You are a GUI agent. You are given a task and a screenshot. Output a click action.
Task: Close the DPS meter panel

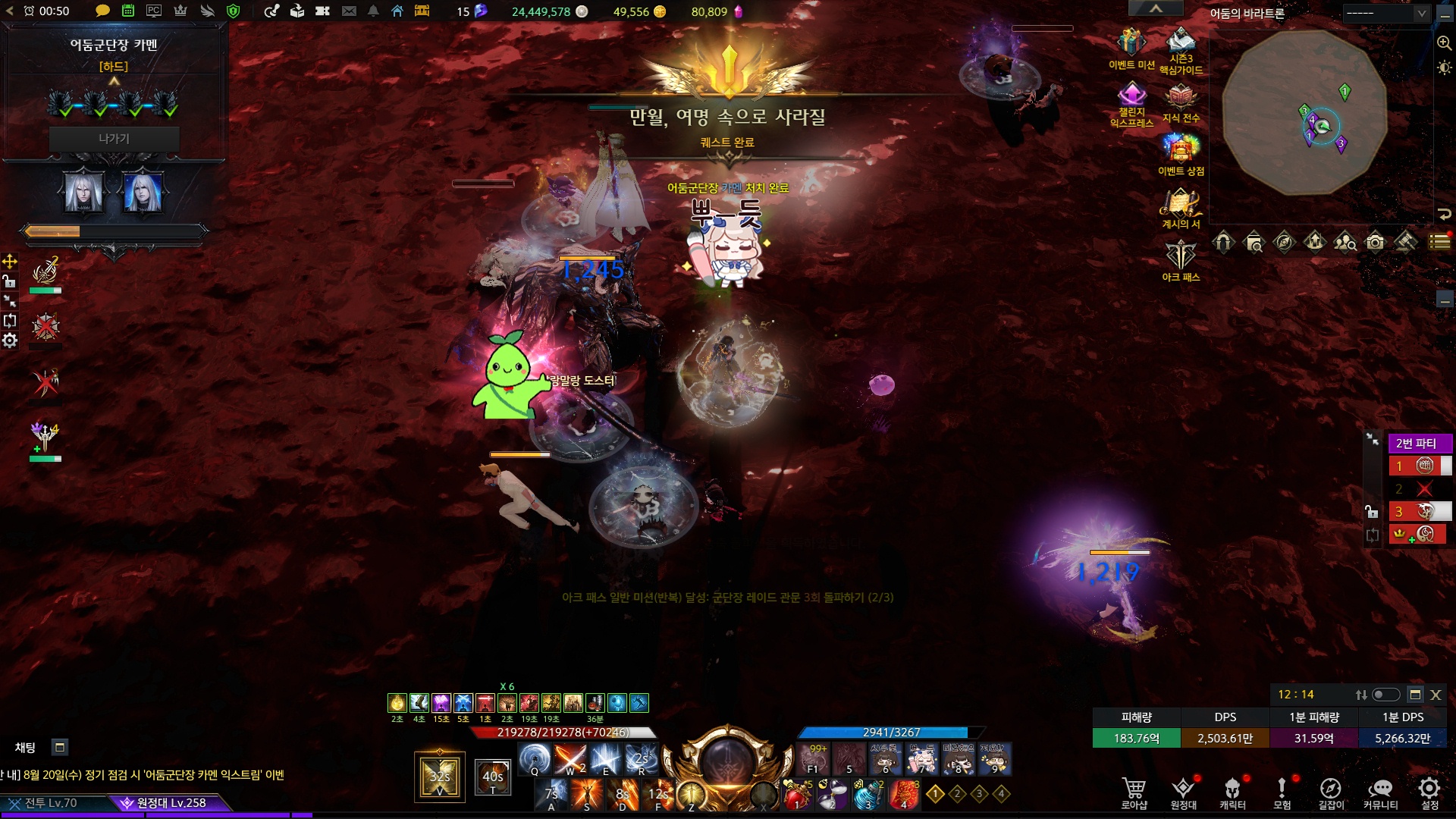[1436, 695]
